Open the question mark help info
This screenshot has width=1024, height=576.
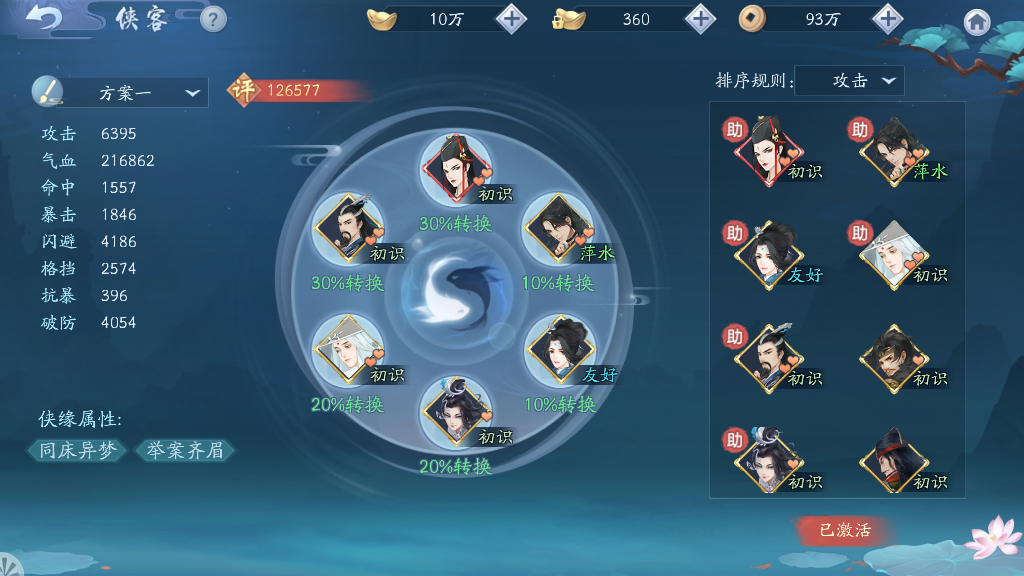tap(213, 19)
